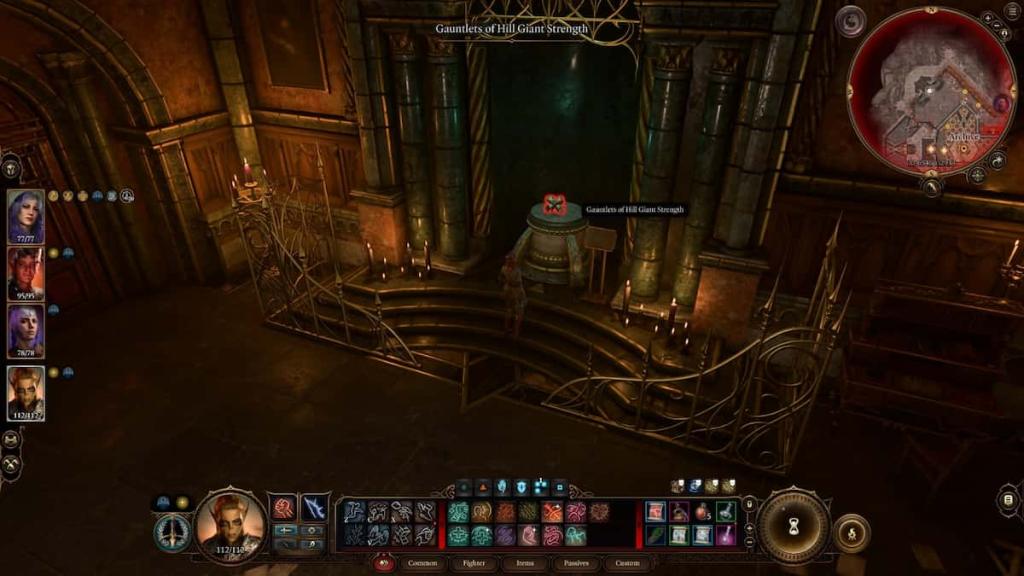Open the campfire rest button
Image resolution: width=1024 pixels, height=576 pixels.
[x=851, y=533]
